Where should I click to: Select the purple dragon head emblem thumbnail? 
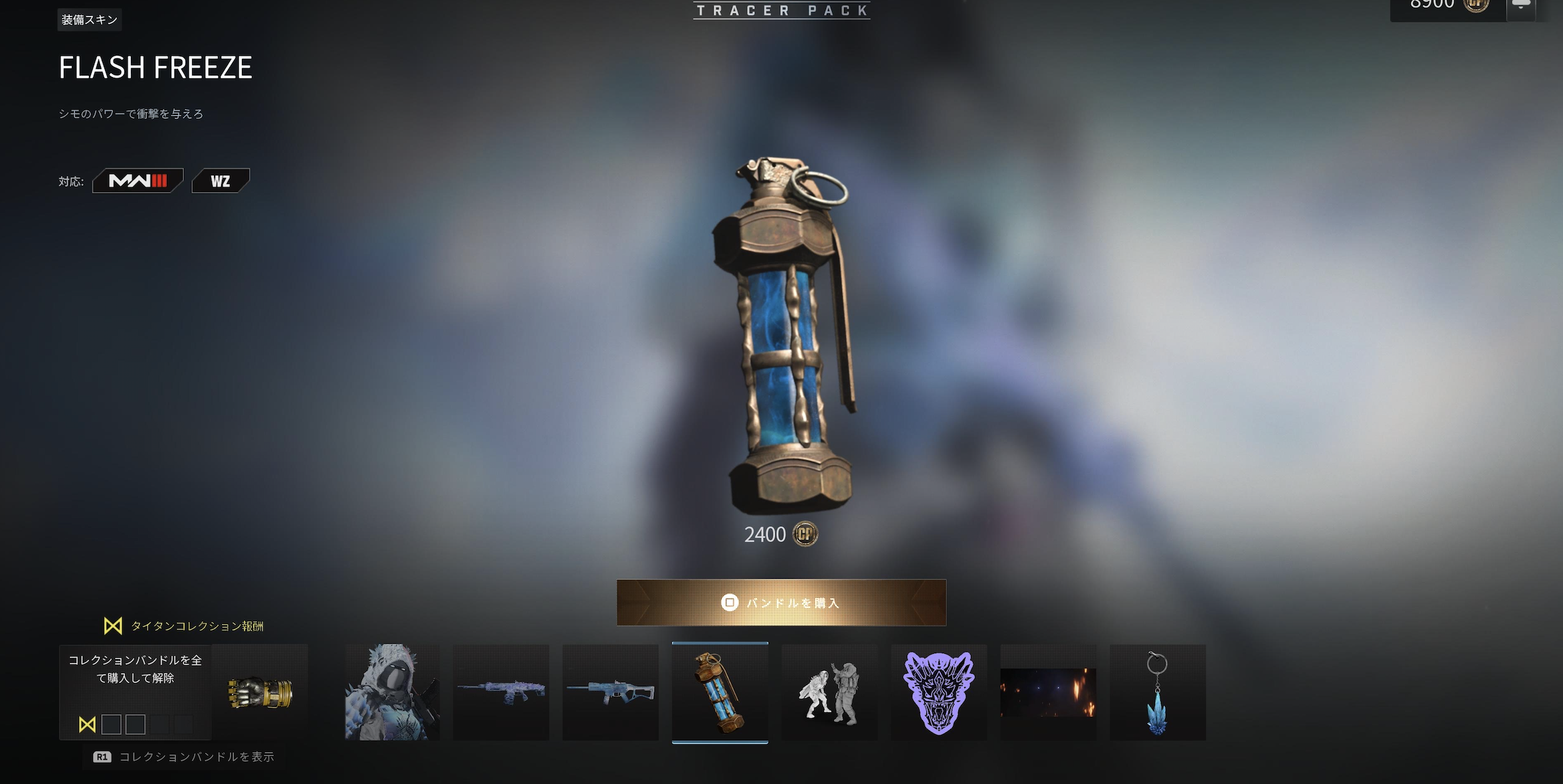938,692
